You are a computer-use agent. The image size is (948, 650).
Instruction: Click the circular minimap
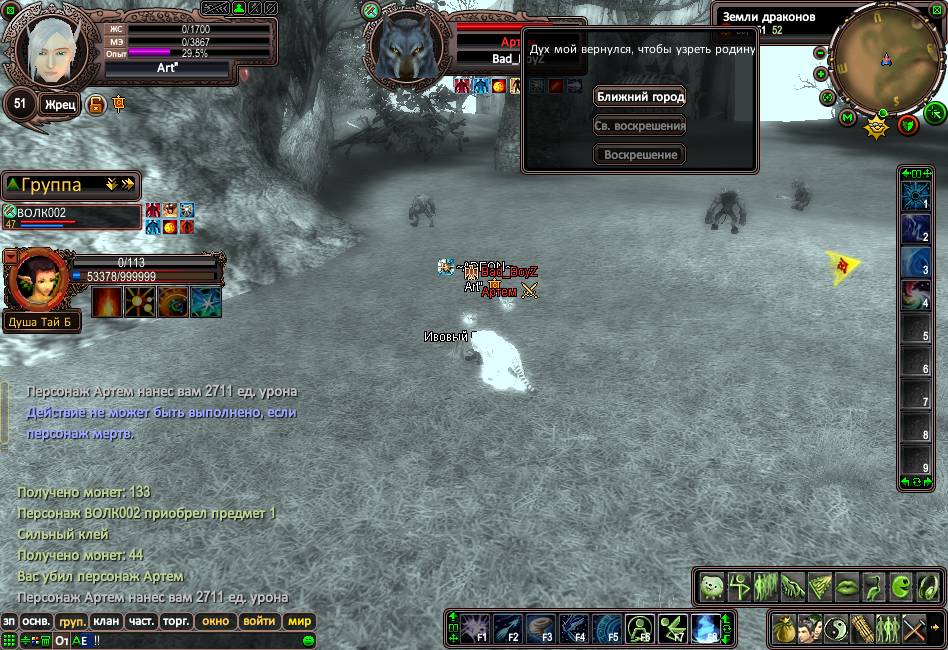click(884, 60)
